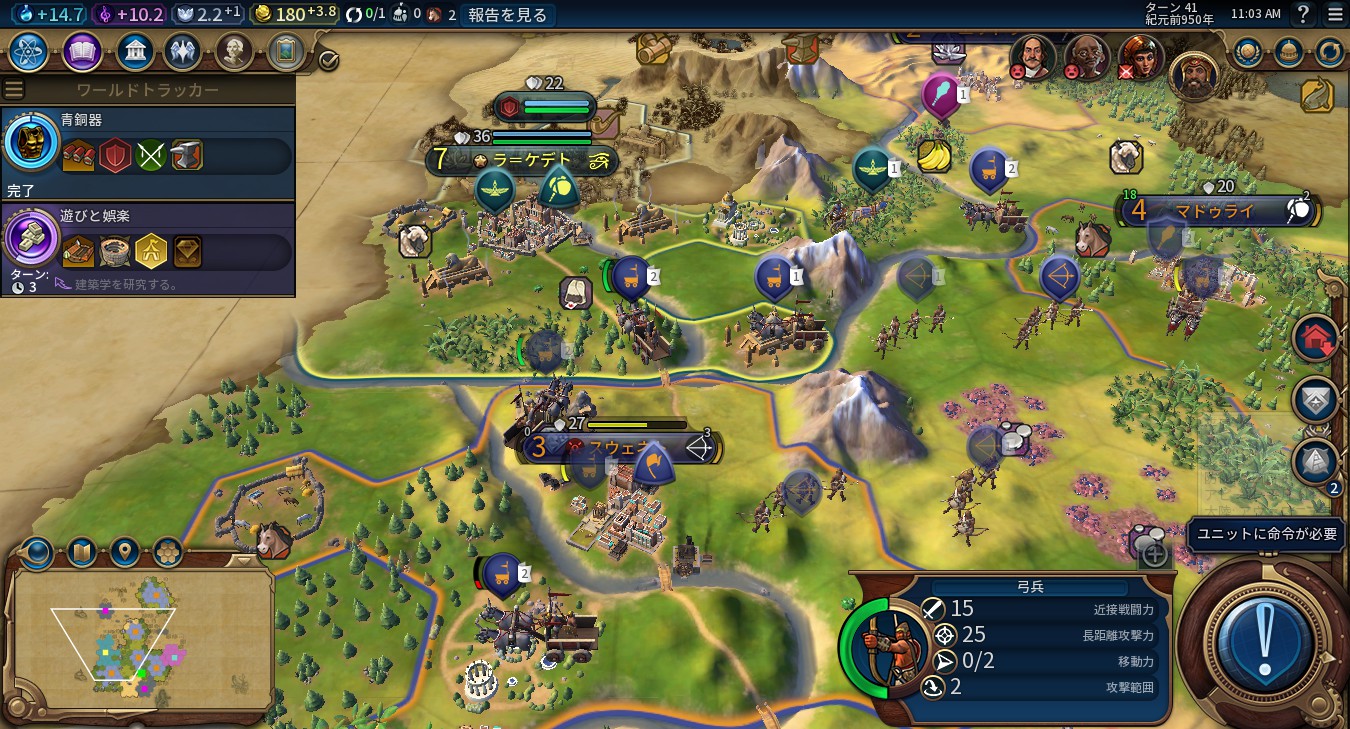Open the 報告を見る reports button

[508, 15]
